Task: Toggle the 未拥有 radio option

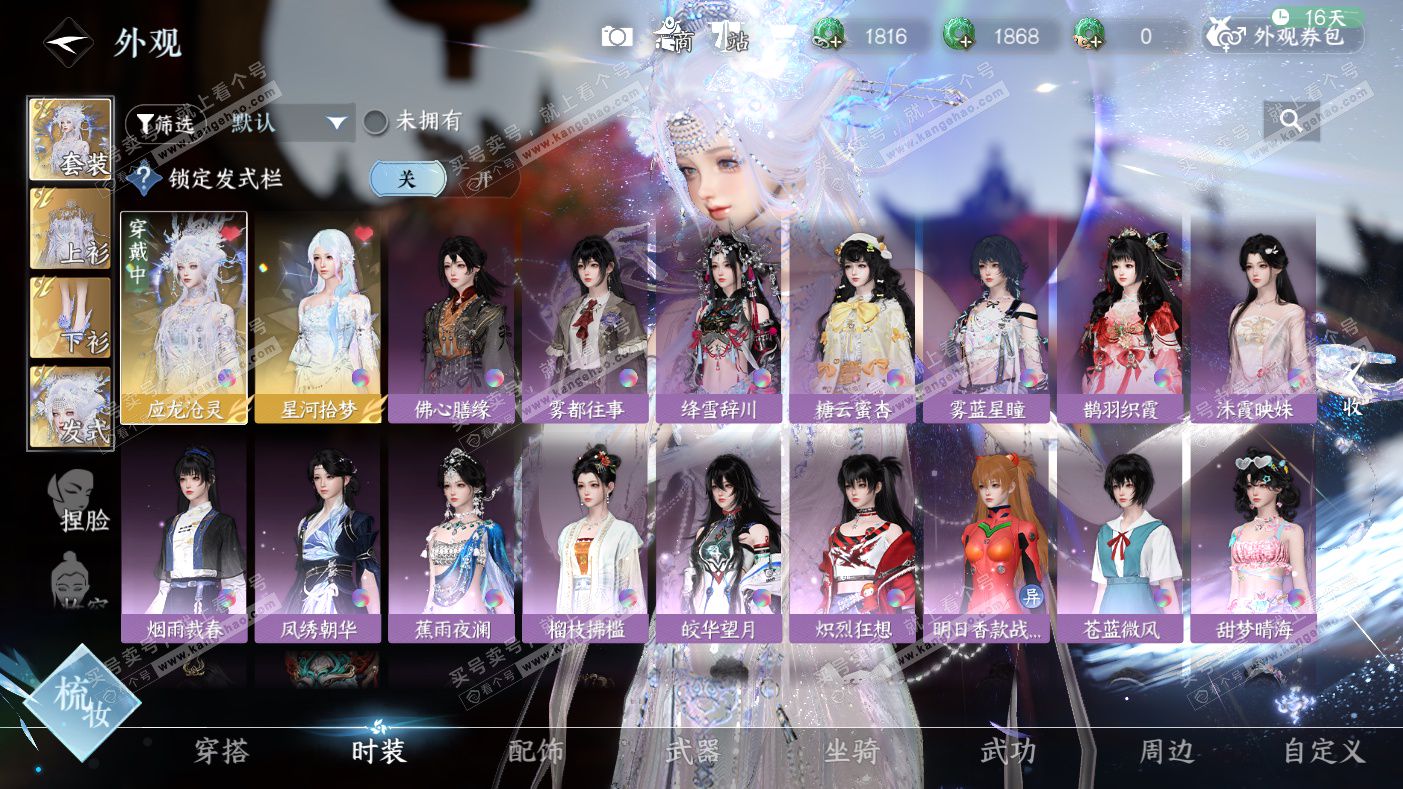Action: [x=376, y=122]
